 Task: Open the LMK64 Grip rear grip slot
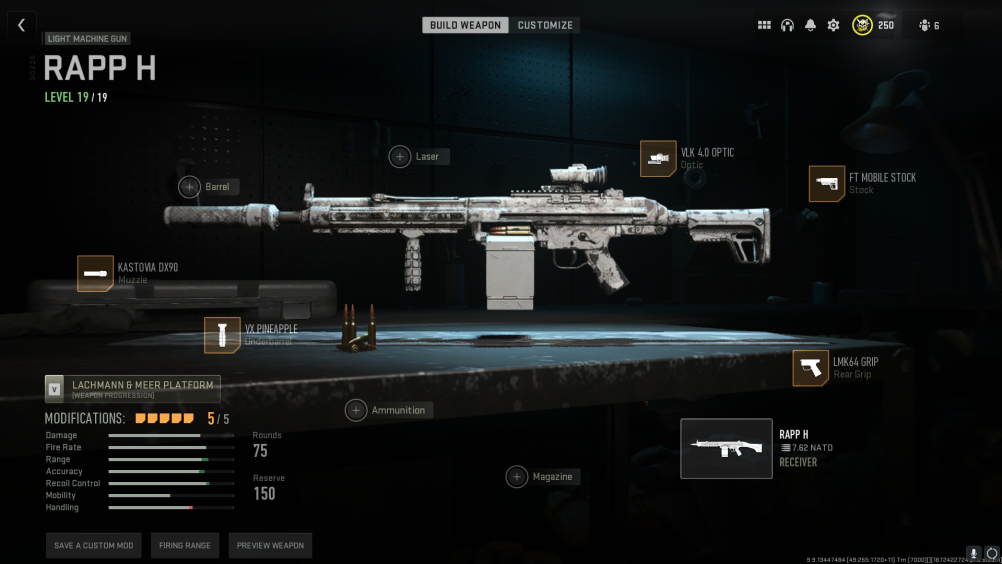click(810, 368)
